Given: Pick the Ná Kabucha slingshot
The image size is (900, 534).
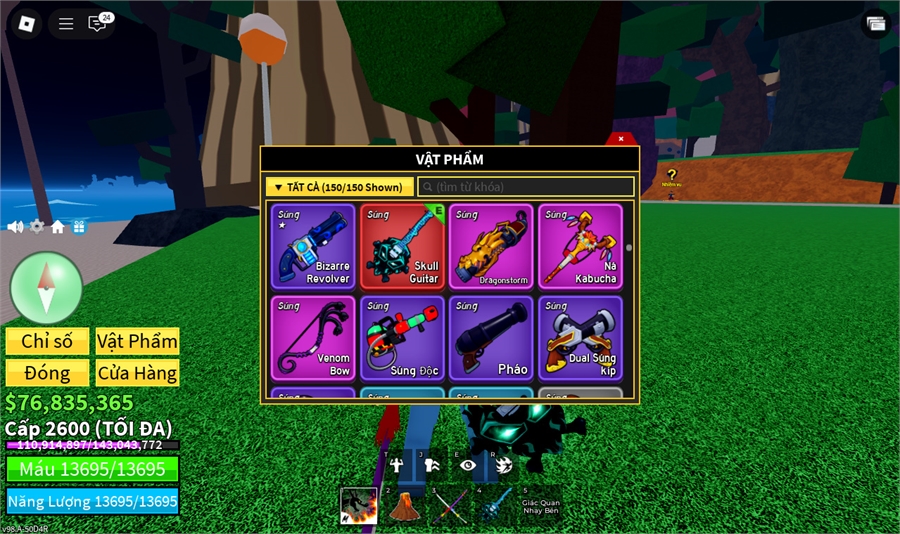Looking at the screenshot, I should (580, 247).
